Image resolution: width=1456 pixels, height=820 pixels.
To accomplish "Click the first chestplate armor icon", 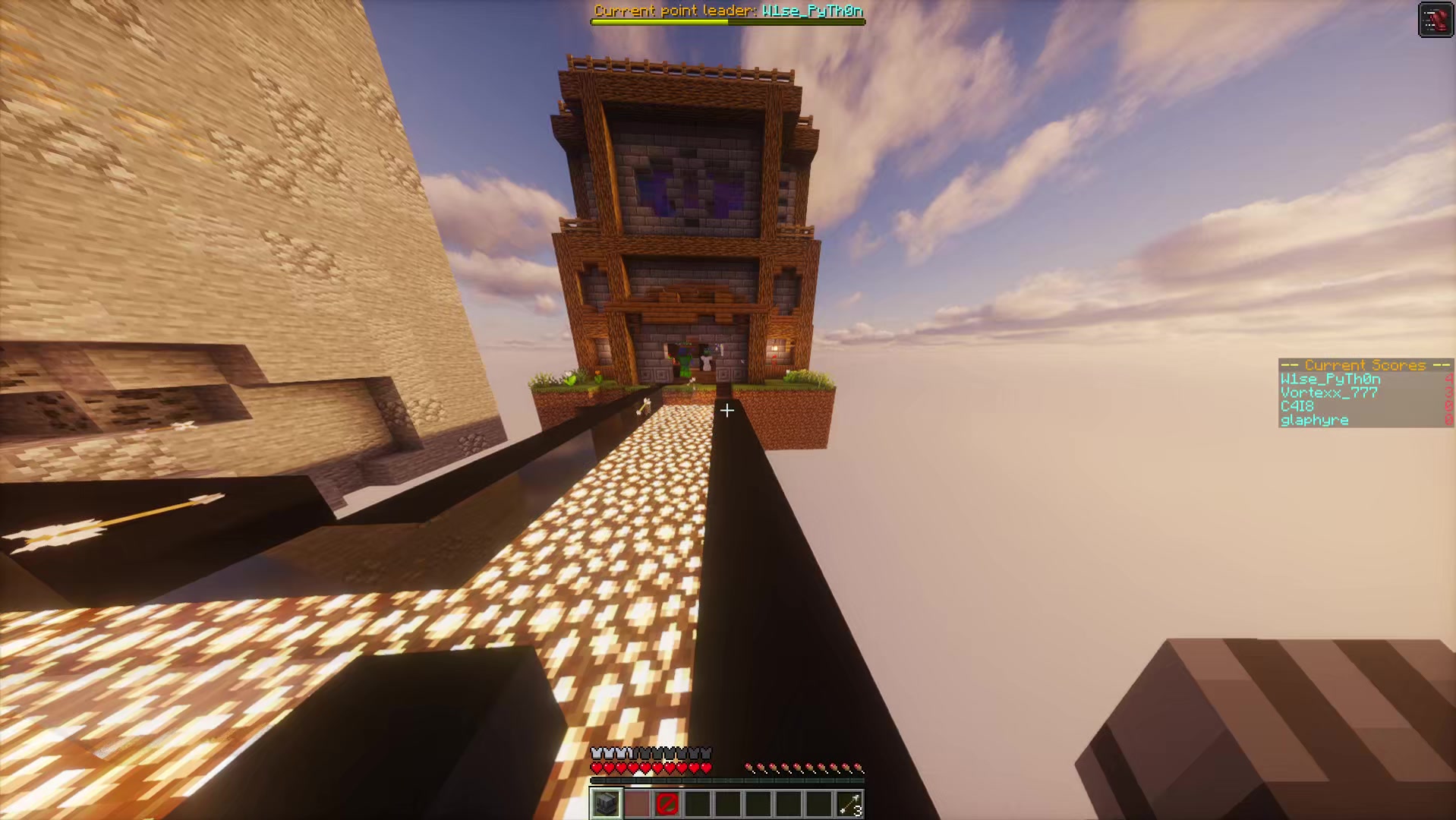I will pyautogui.click(x=597, y=752).
